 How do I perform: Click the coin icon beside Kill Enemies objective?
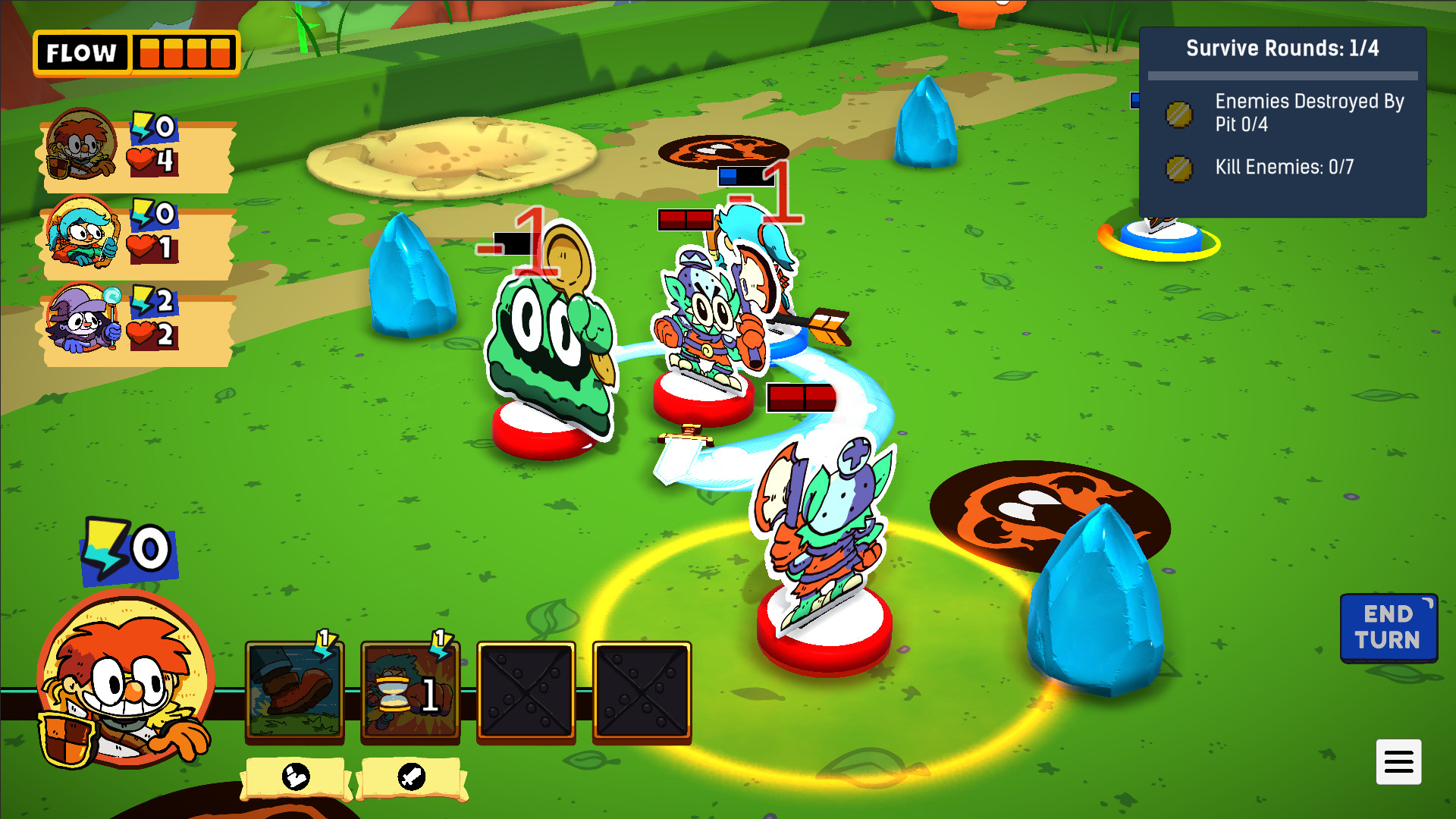click(1178, 168)
